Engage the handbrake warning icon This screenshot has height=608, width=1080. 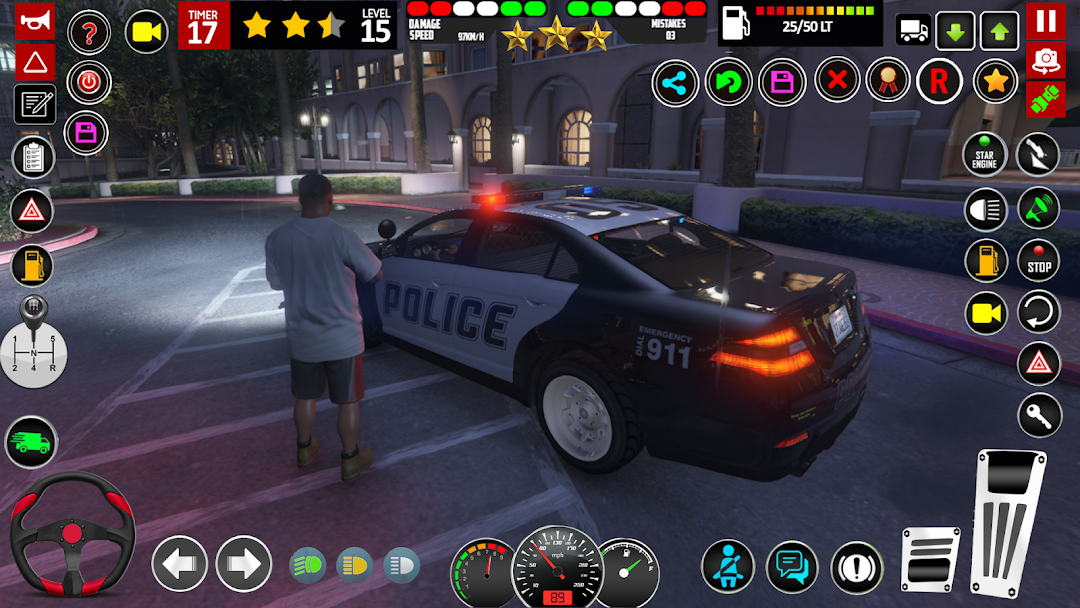857,567
